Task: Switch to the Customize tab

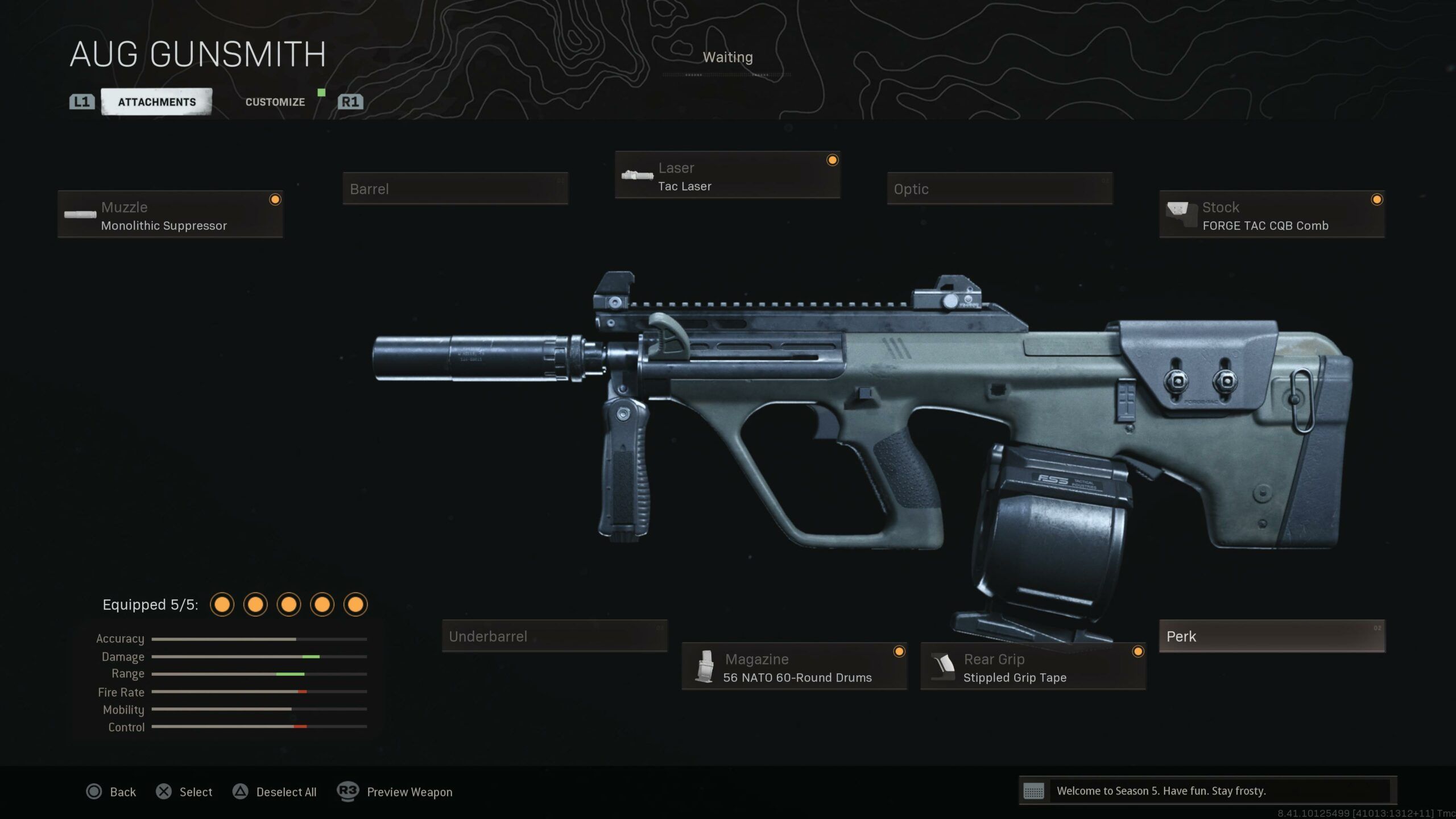Action: 275,102
